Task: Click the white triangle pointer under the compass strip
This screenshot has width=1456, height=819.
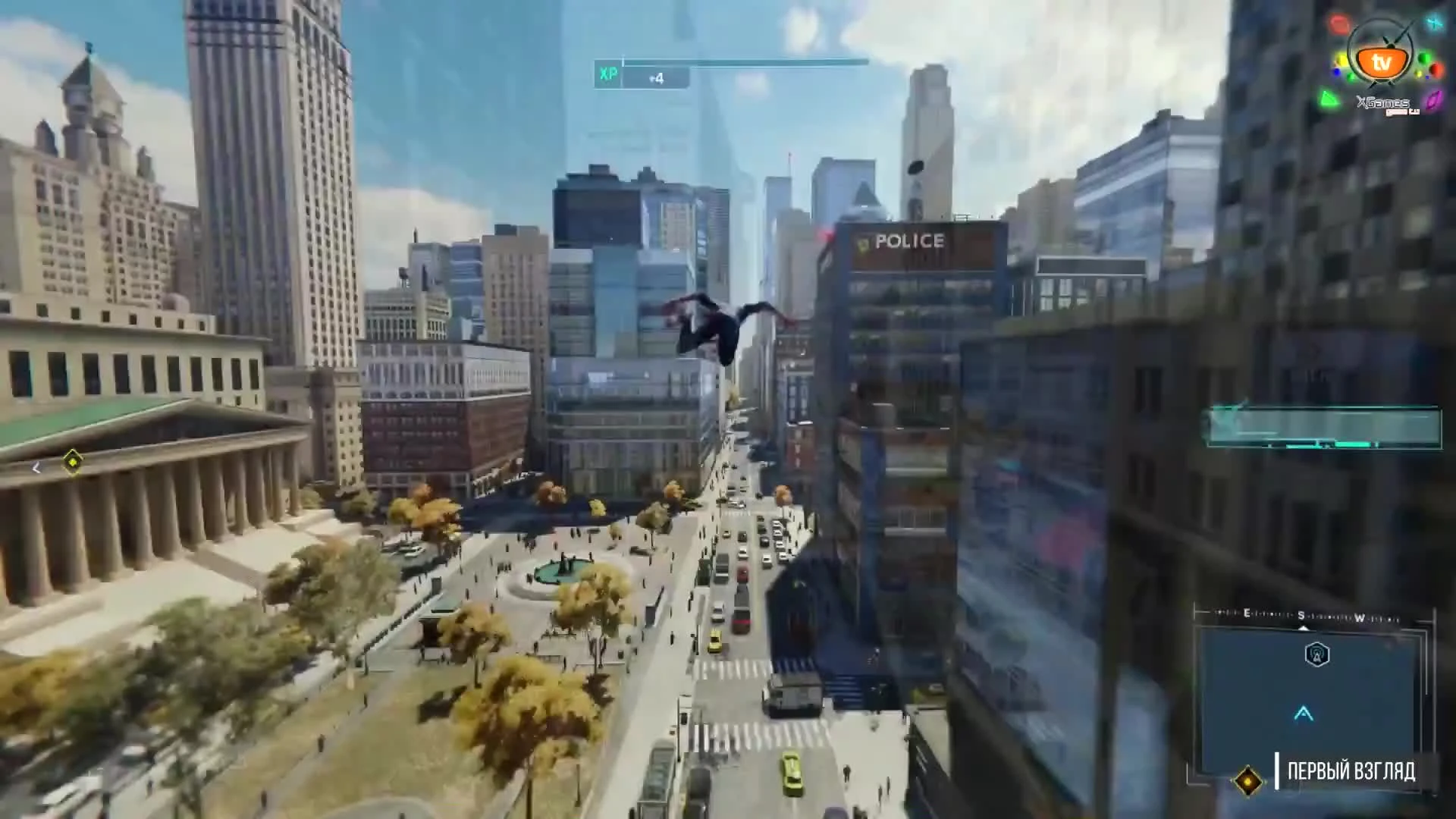Action: [1303, 627]
